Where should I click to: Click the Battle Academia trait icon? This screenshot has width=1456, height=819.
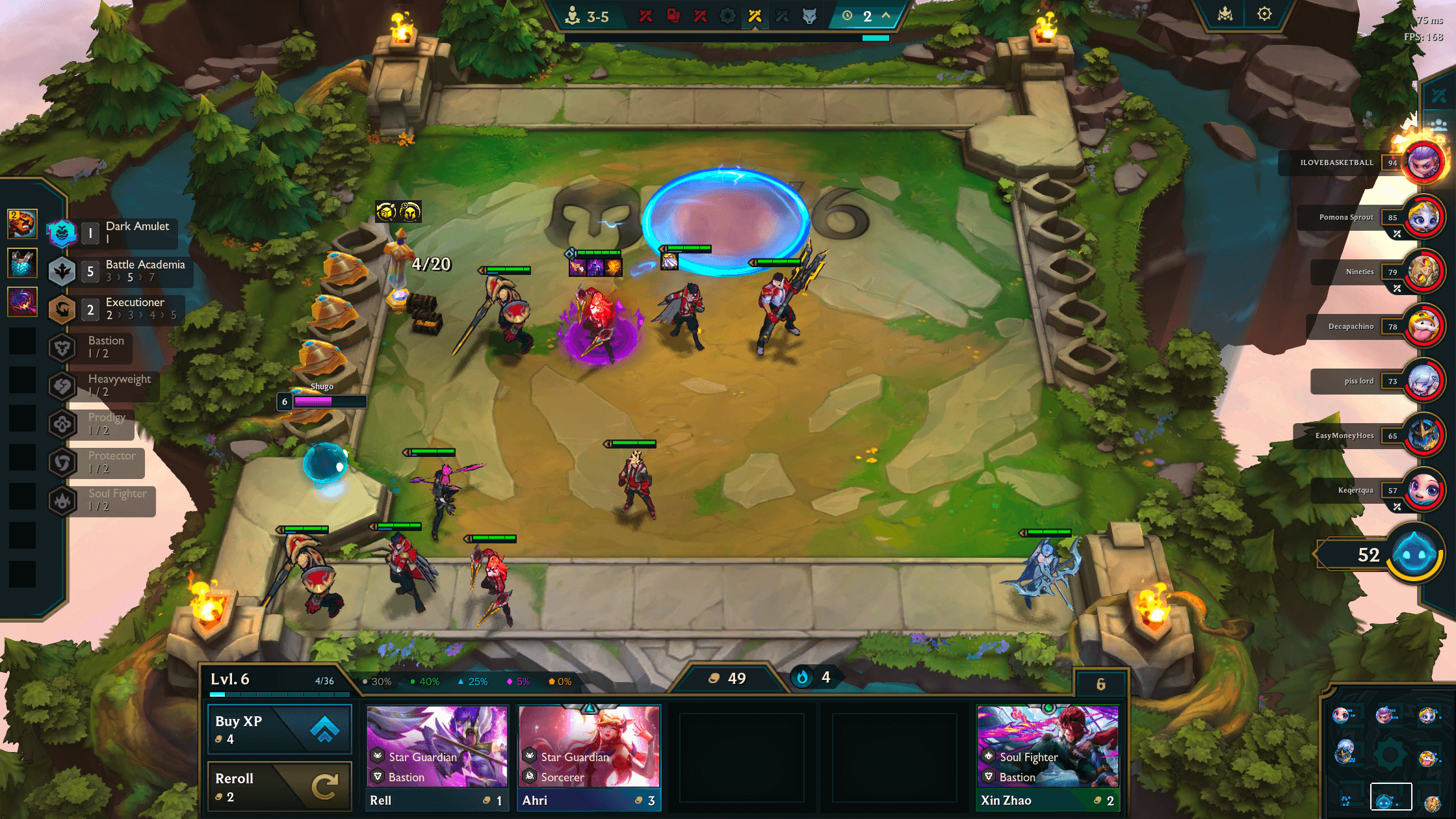[61, 272]
